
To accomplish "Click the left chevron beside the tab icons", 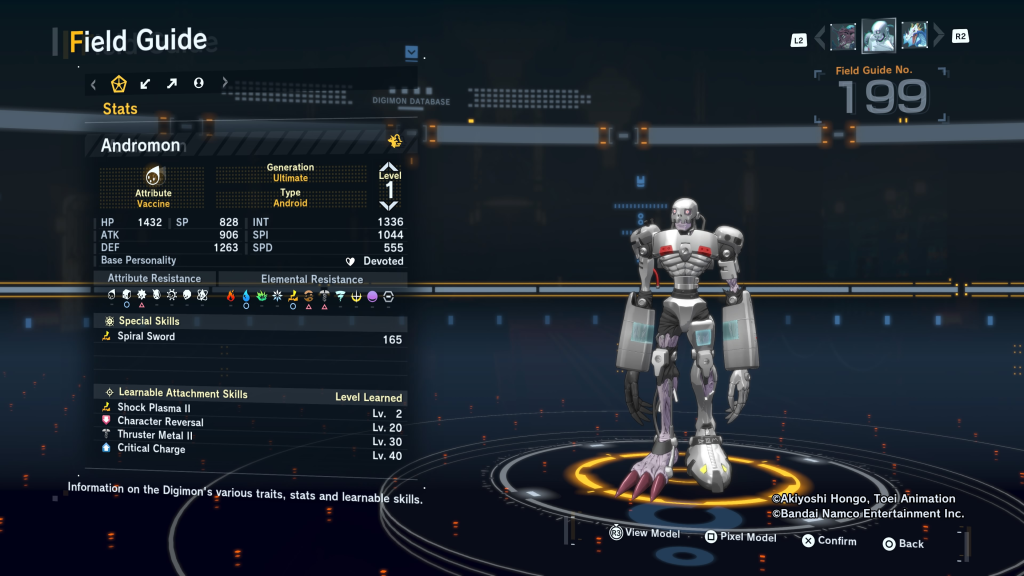I will coord(94,83).
